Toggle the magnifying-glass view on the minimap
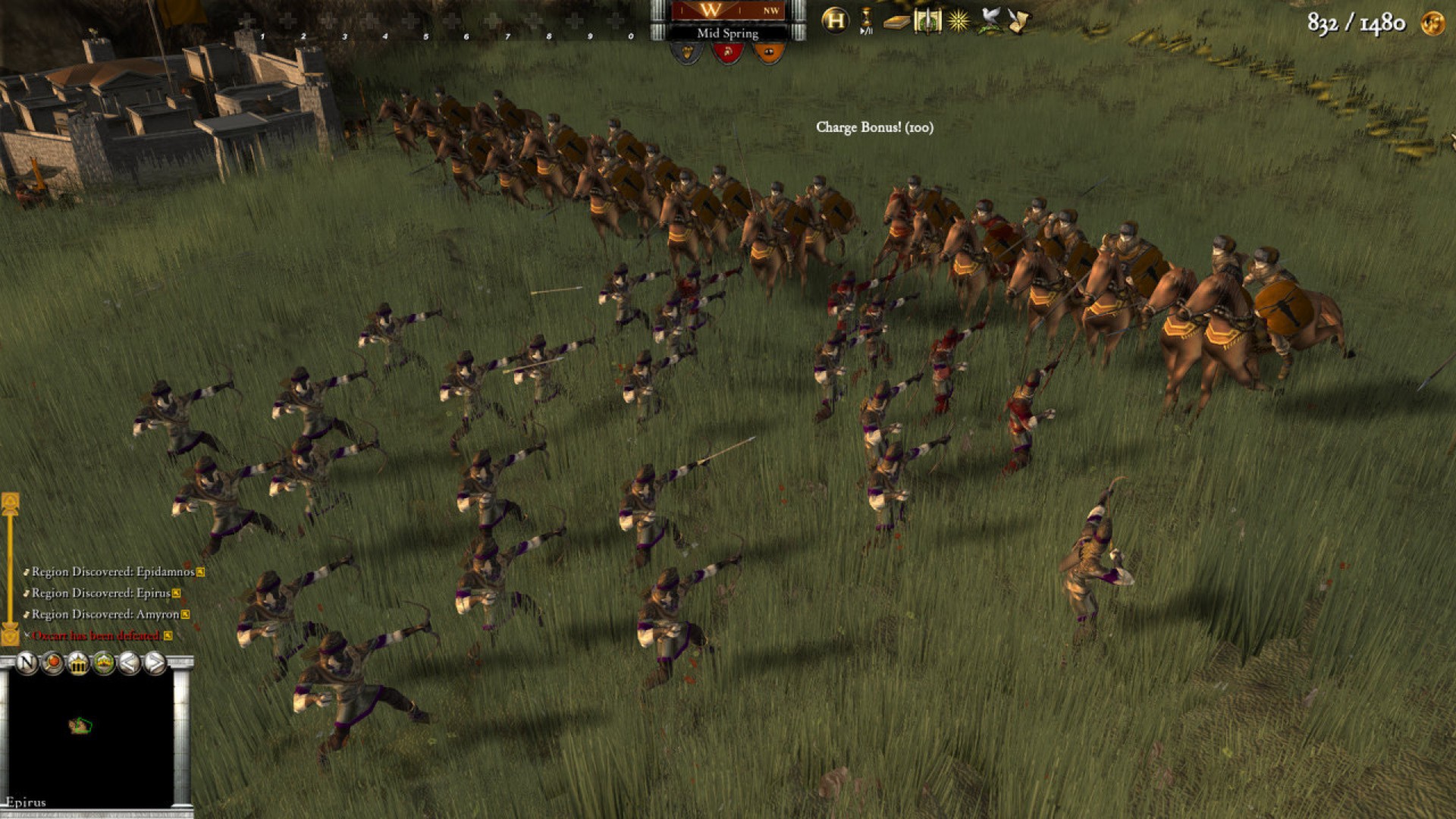The height and width of the screenshot is (819, 1456). tap(52, 663)
